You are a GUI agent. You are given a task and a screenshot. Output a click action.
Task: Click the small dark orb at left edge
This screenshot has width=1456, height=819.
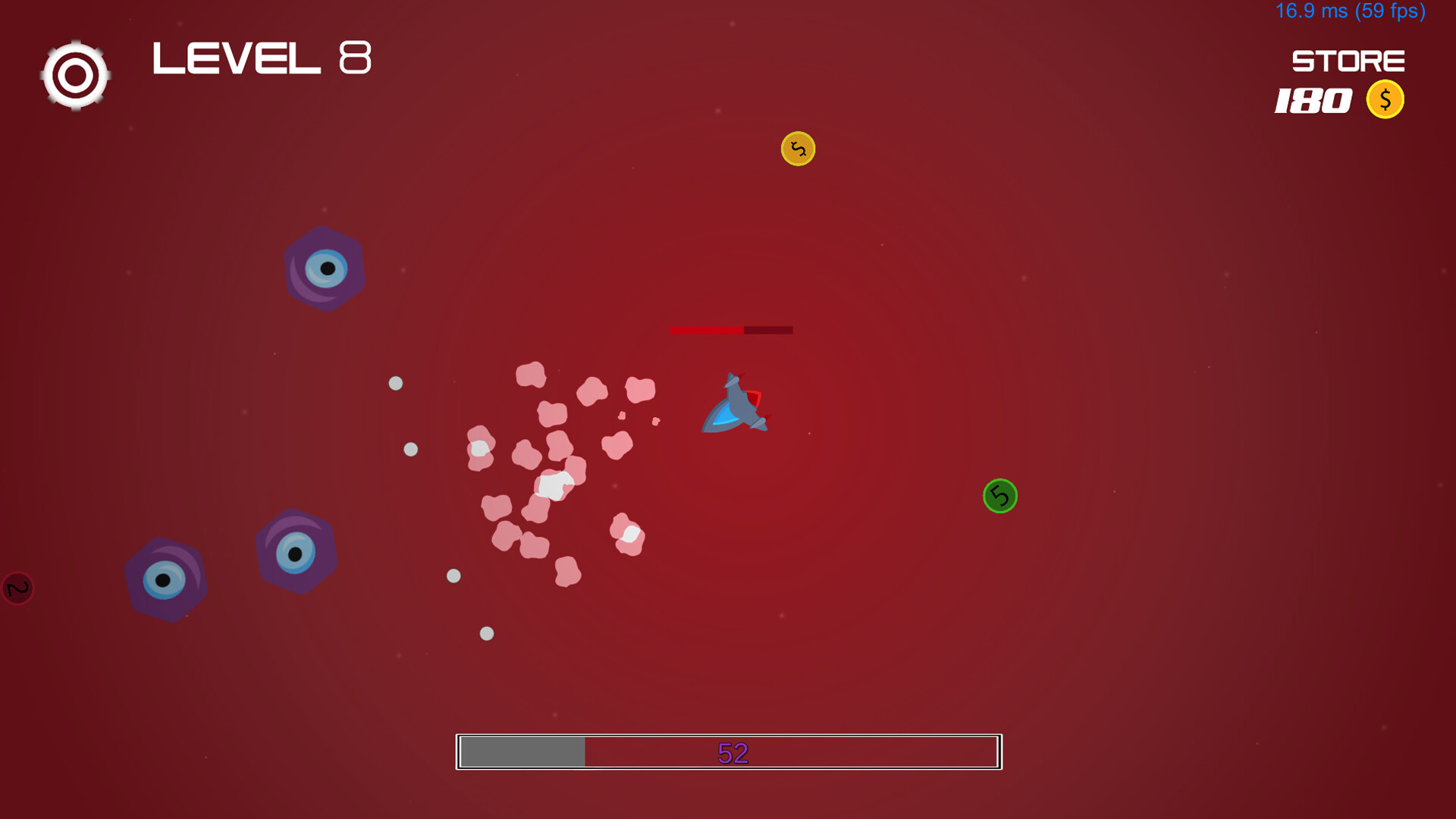15,589
